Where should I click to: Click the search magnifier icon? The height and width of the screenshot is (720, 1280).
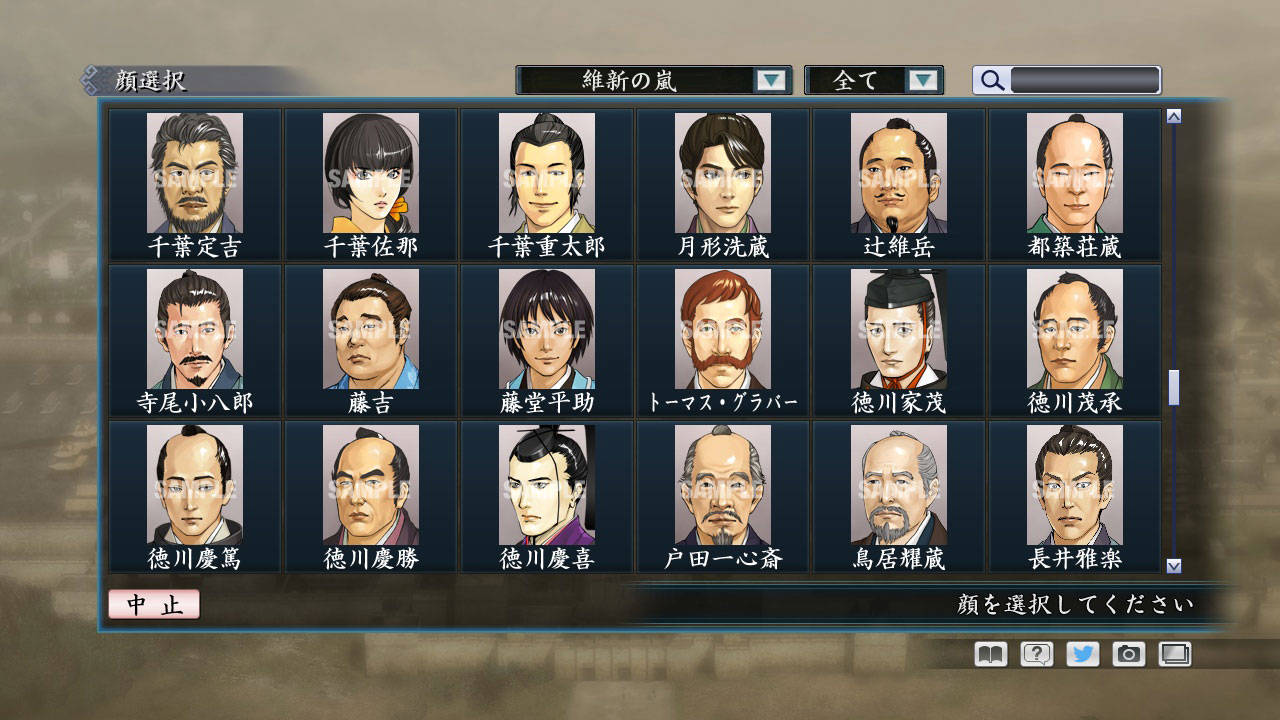click(991, 80)
